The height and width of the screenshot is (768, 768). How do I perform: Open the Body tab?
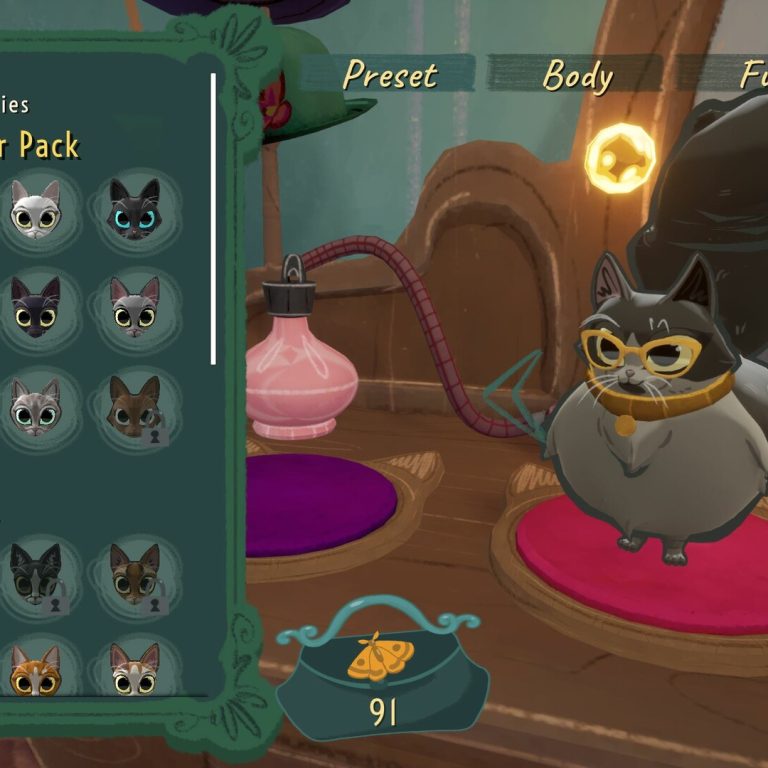pos(576,75)
